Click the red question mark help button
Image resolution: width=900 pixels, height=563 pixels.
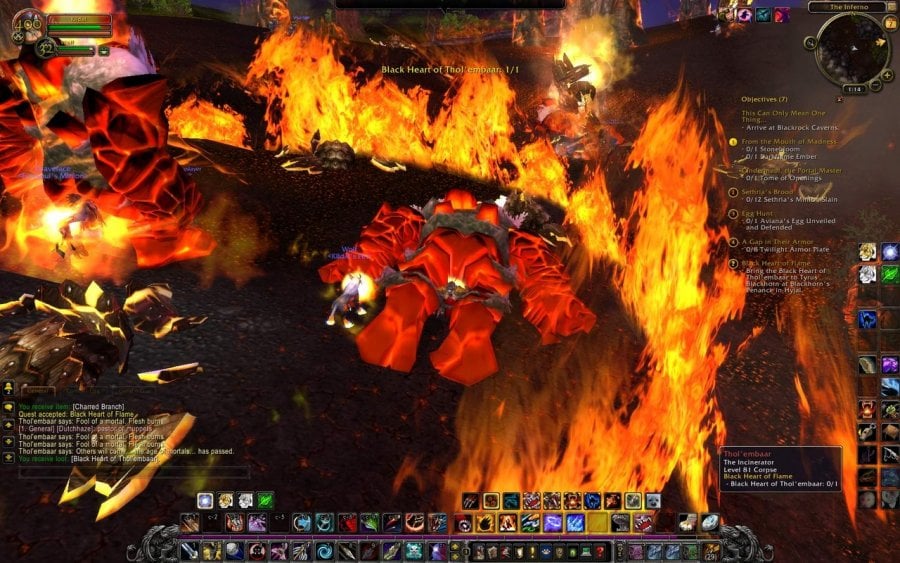tap(598, 551)
